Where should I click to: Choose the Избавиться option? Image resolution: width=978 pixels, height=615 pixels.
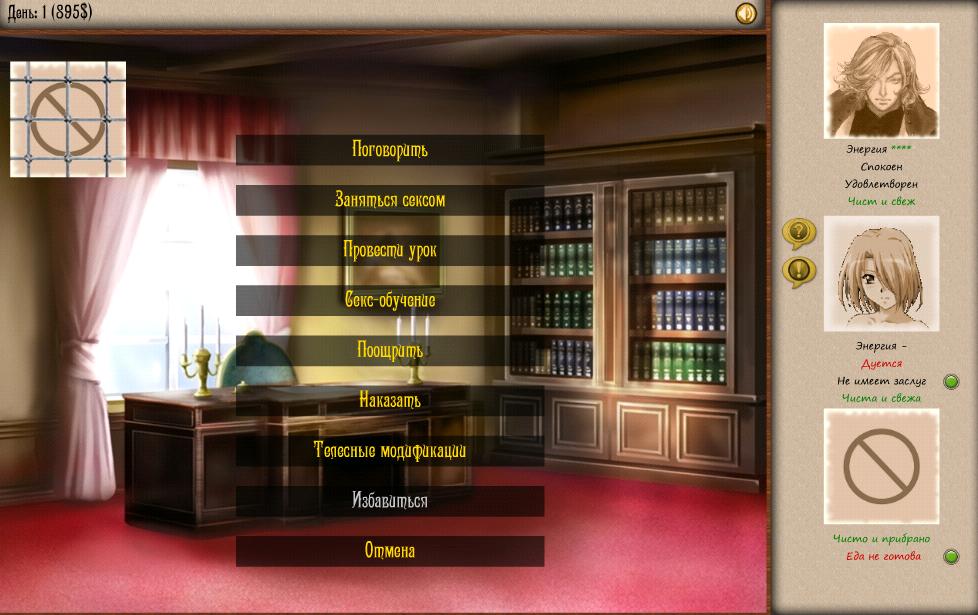coord(390,501)
